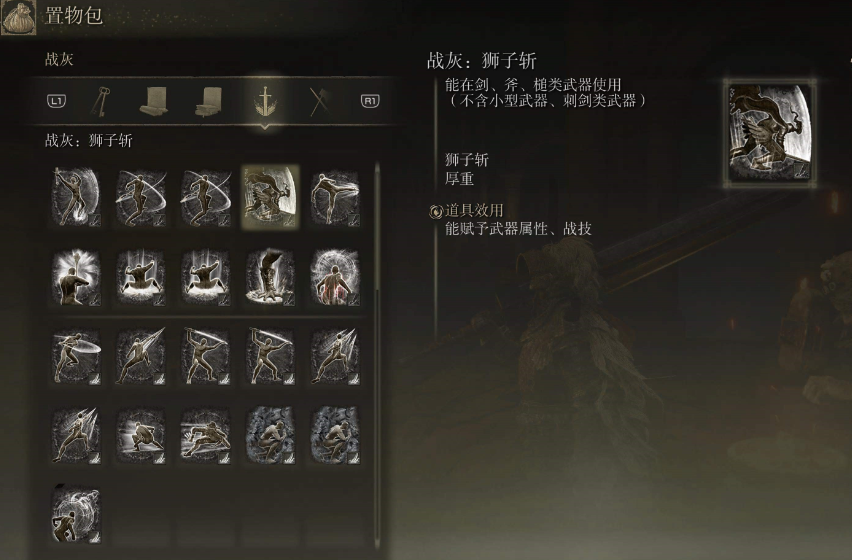Open the crossed axes category tab
This screenshot has height=560, width=852.
click(320, 101)
